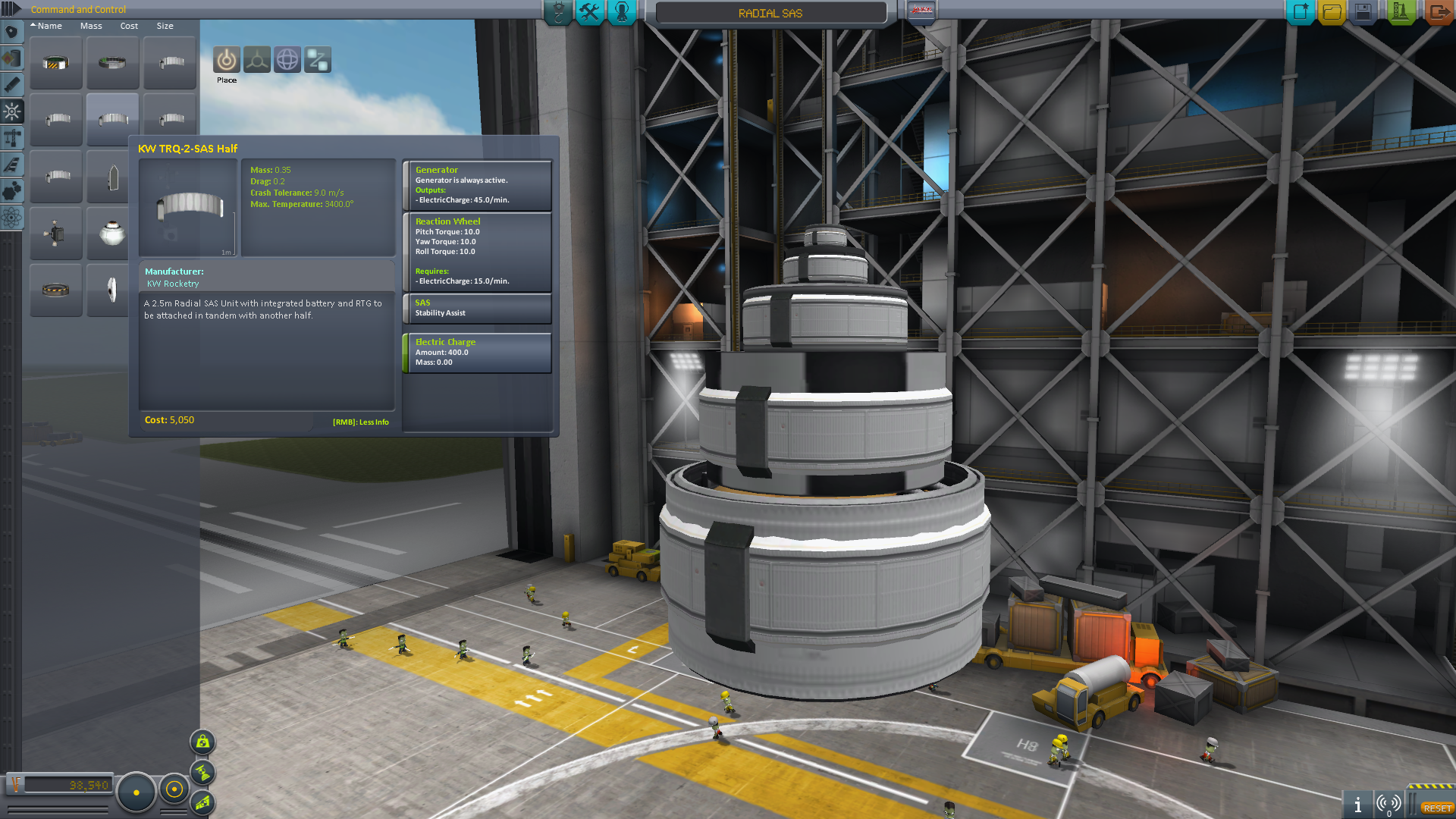Pick the yellow-striped ring part

pyautogui.click(x=56, y=64)
